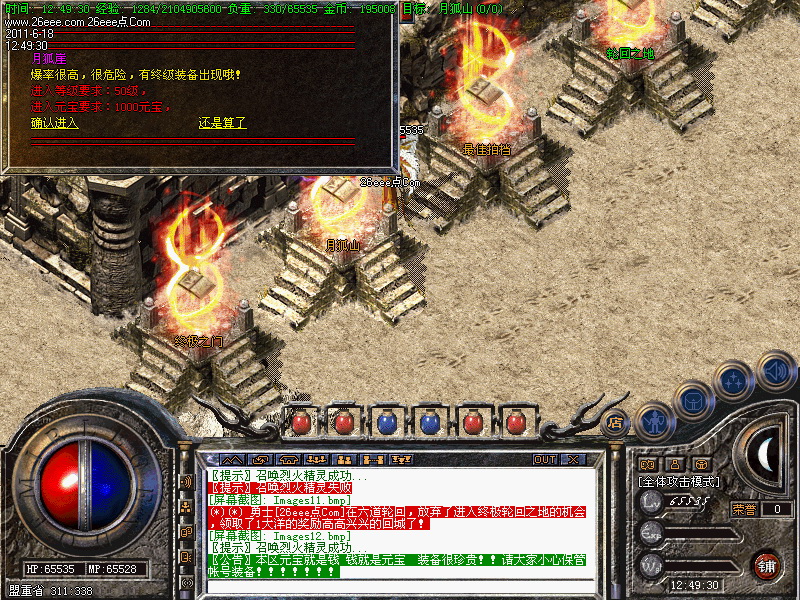Open the red 铺 stall button
This screenshot has width=800, height=600.
[x=766, y=564]
